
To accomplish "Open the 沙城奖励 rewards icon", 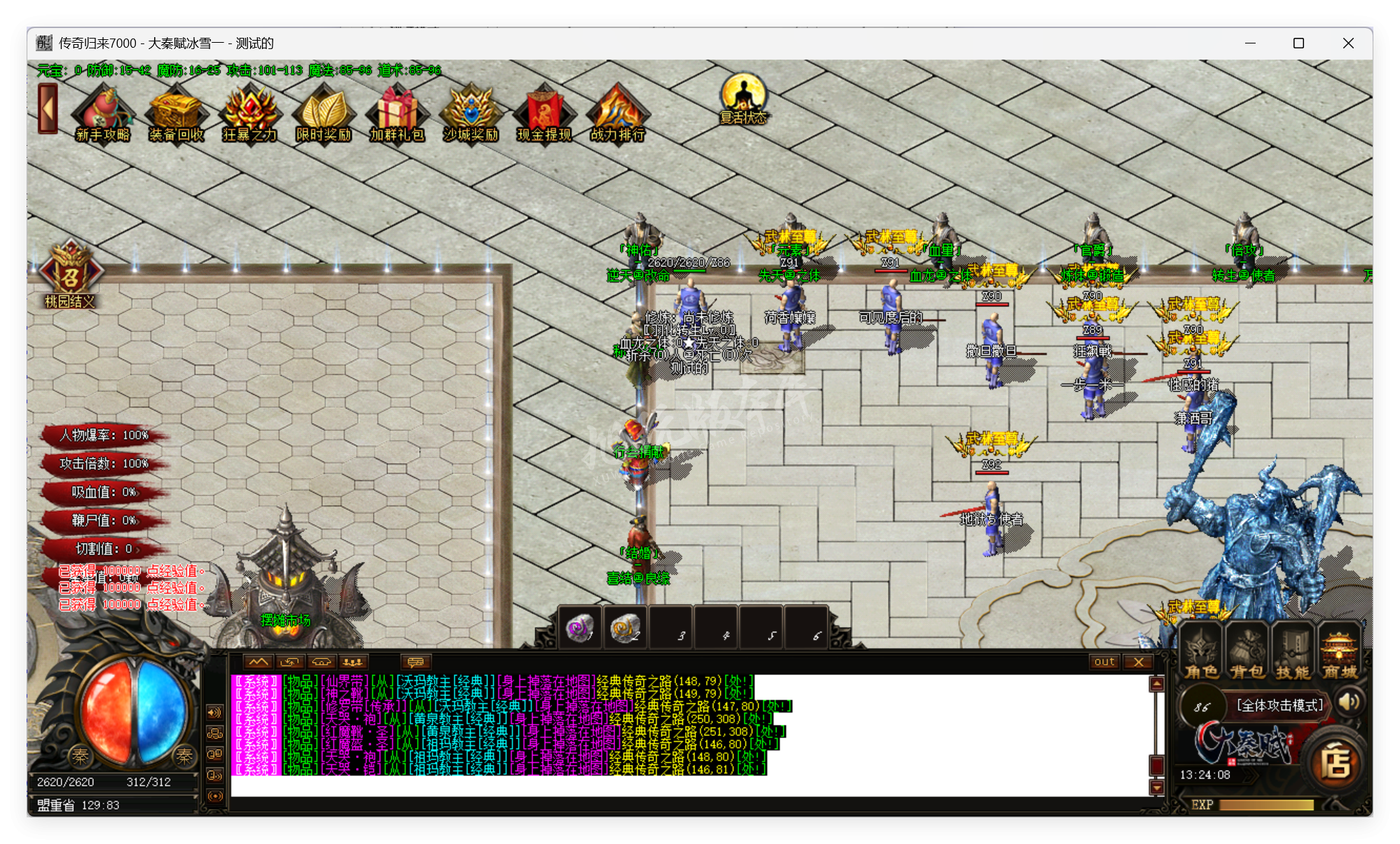I will pos(470,113).
